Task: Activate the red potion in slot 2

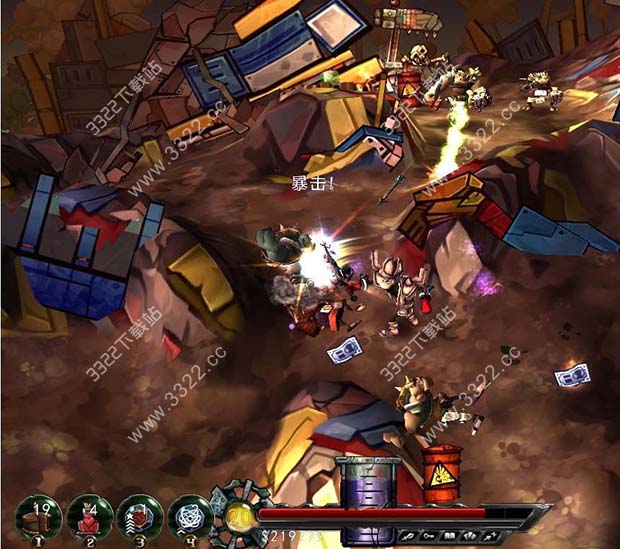Action: [89, 516]
